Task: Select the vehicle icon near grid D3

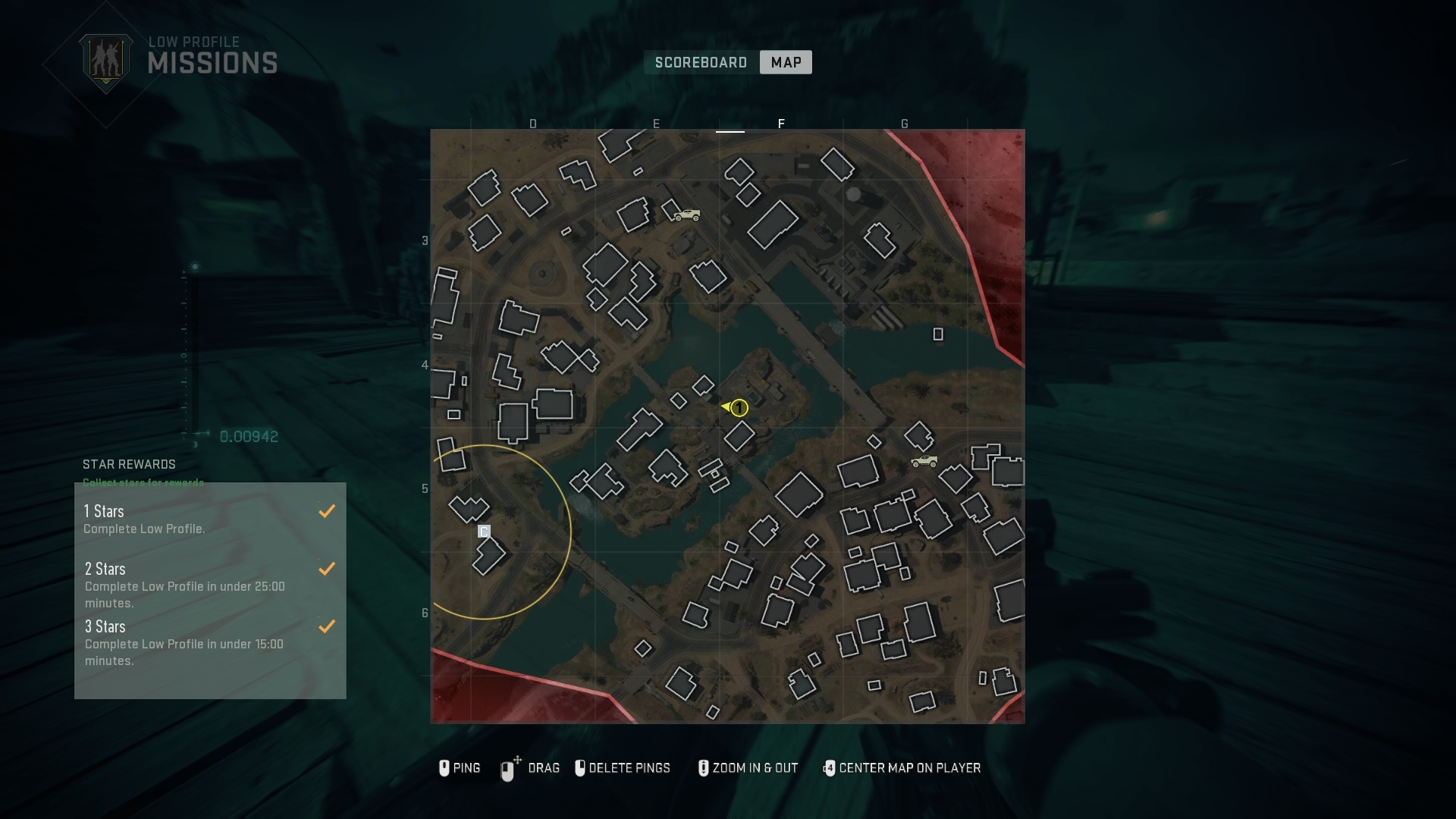Action: pos(686,215)
